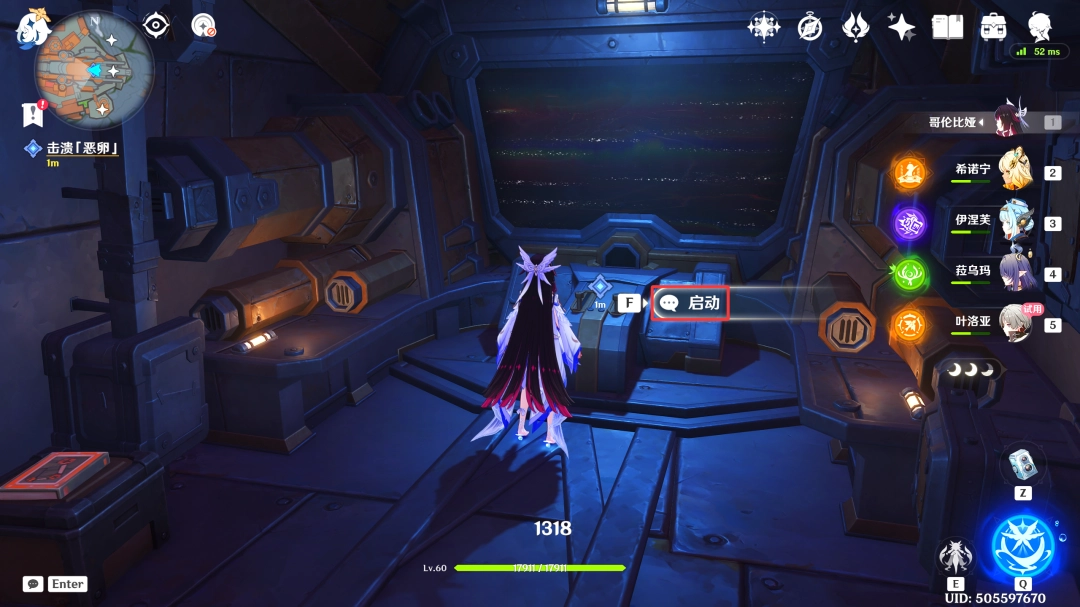Open the Wish sparkle star icon

pos(901,27)
